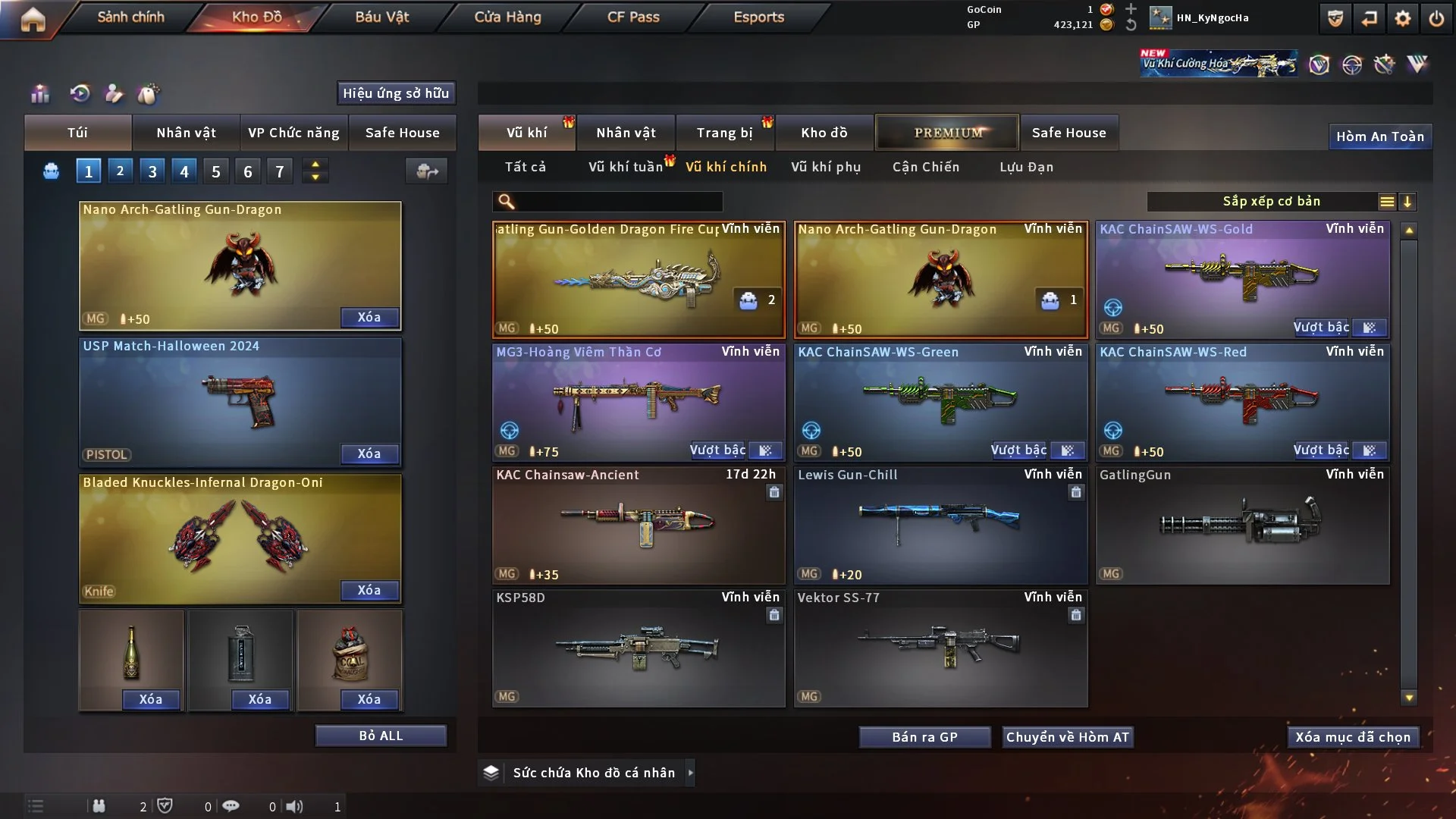Viewport: 1456px width, 819px height.
Task: Choose the KAC ChainSAW-WS-Gold weapon tile
Action: click(1242, 279)
